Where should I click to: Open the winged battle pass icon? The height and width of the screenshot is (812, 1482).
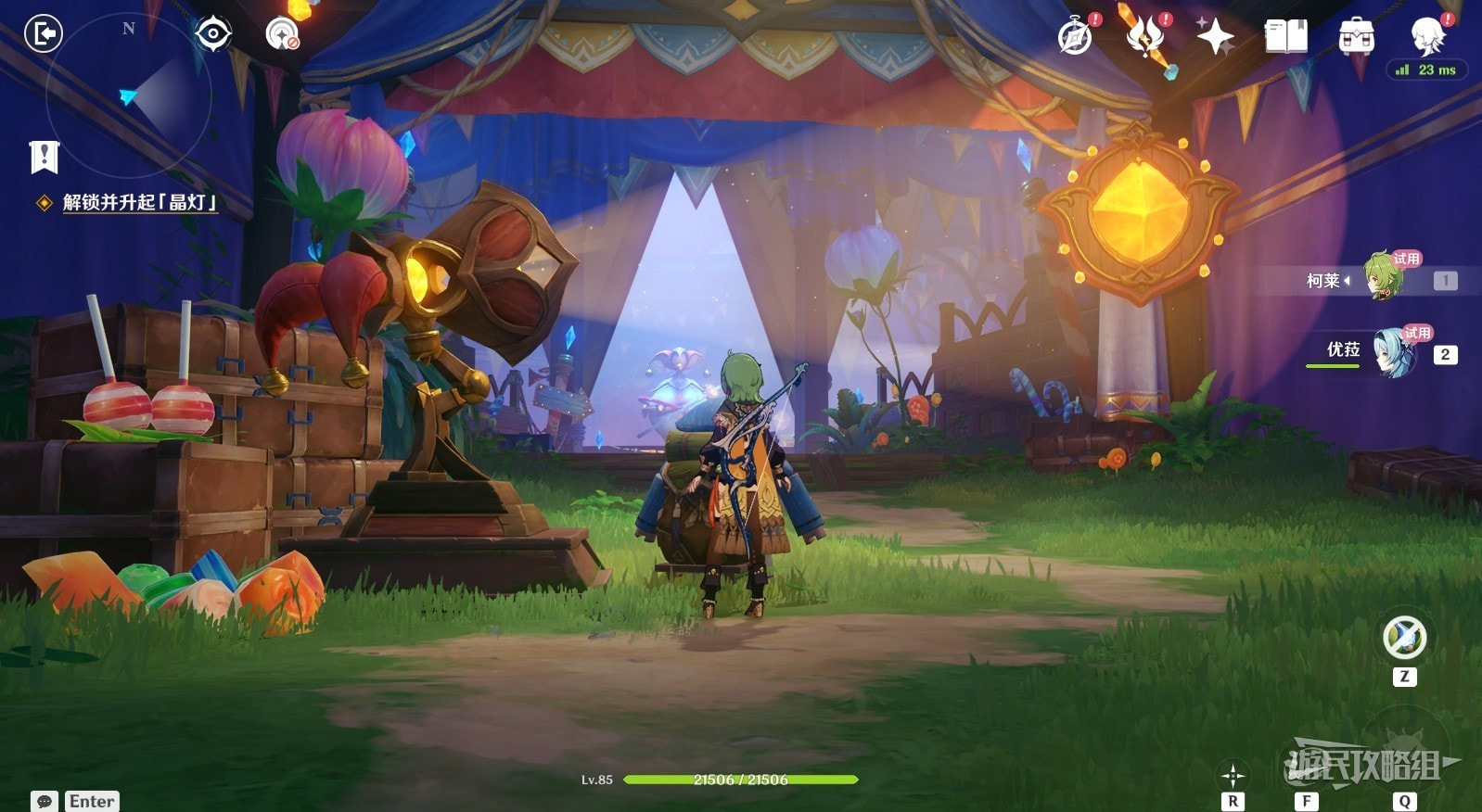point(1146,36)
